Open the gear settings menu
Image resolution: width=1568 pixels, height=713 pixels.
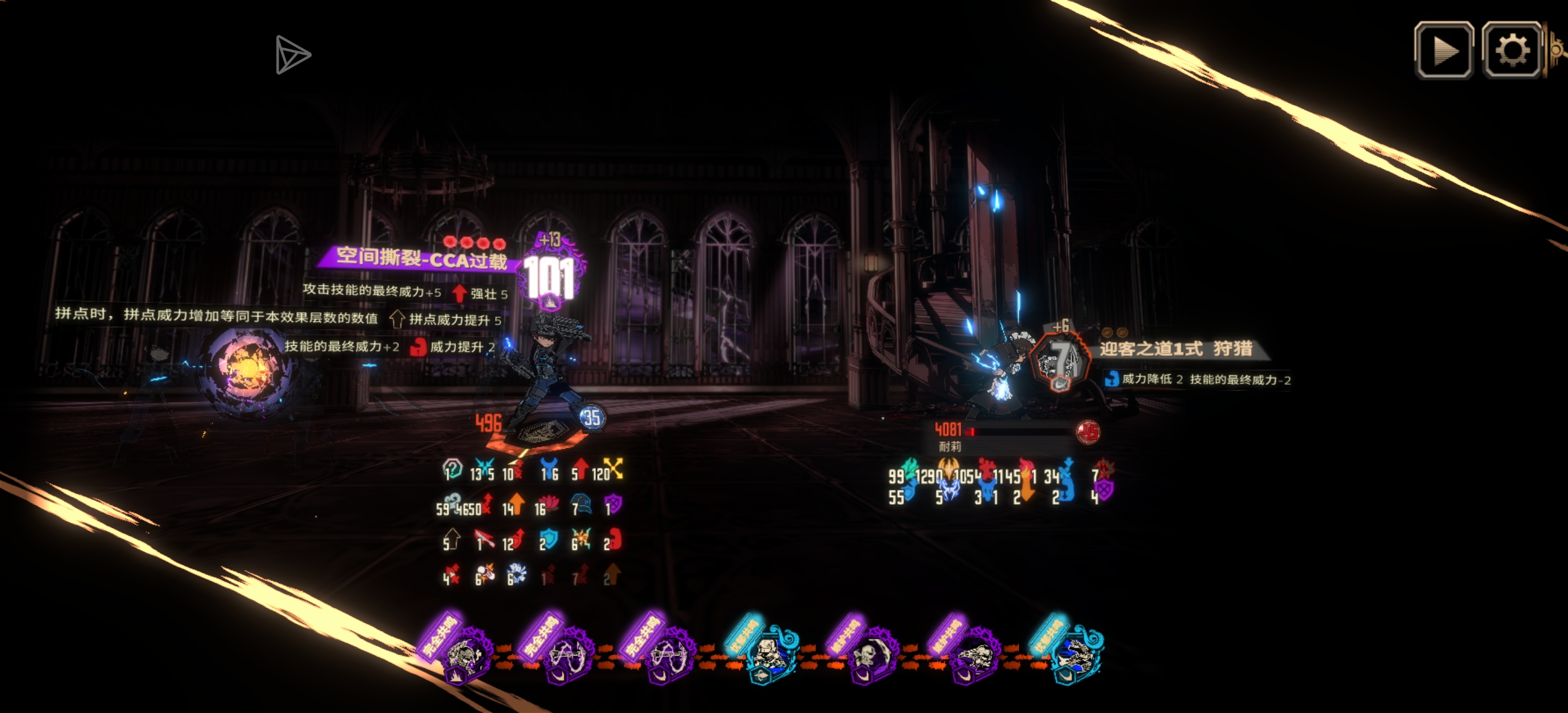(x=1512, y=51)
